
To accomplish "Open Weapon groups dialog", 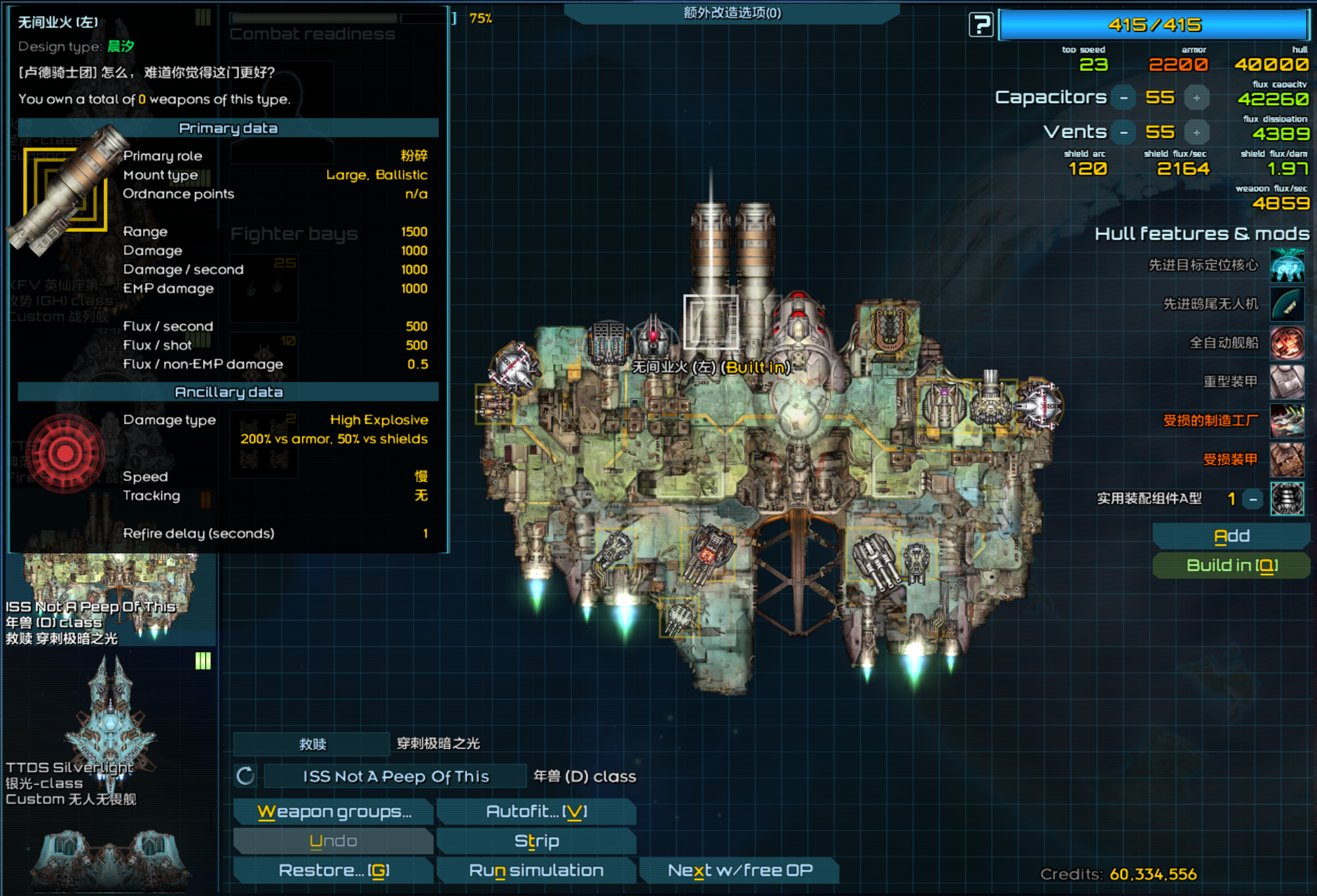I will [x=334, y=812].
